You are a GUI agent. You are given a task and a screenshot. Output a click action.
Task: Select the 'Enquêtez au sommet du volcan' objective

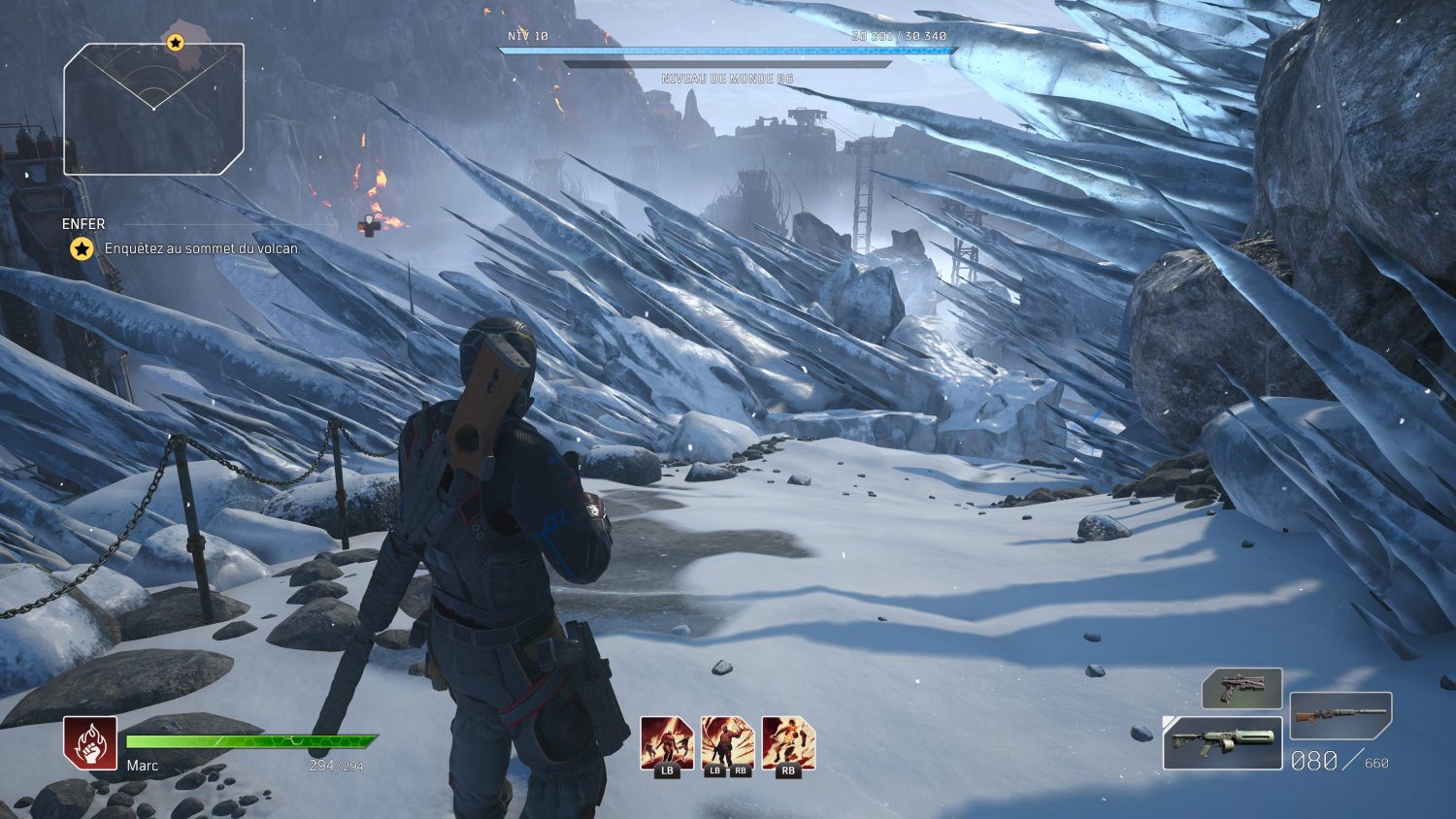pos(202,248)
